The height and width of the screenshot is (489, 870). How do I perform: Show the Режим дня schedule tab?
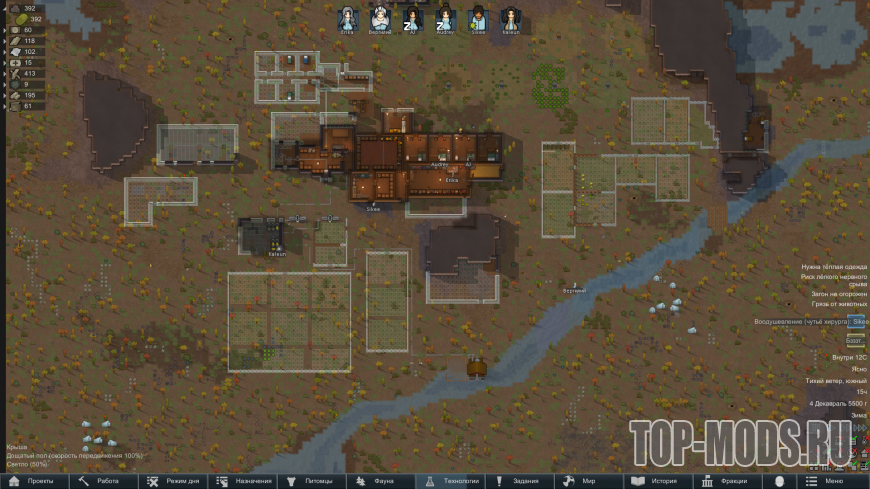174,481
